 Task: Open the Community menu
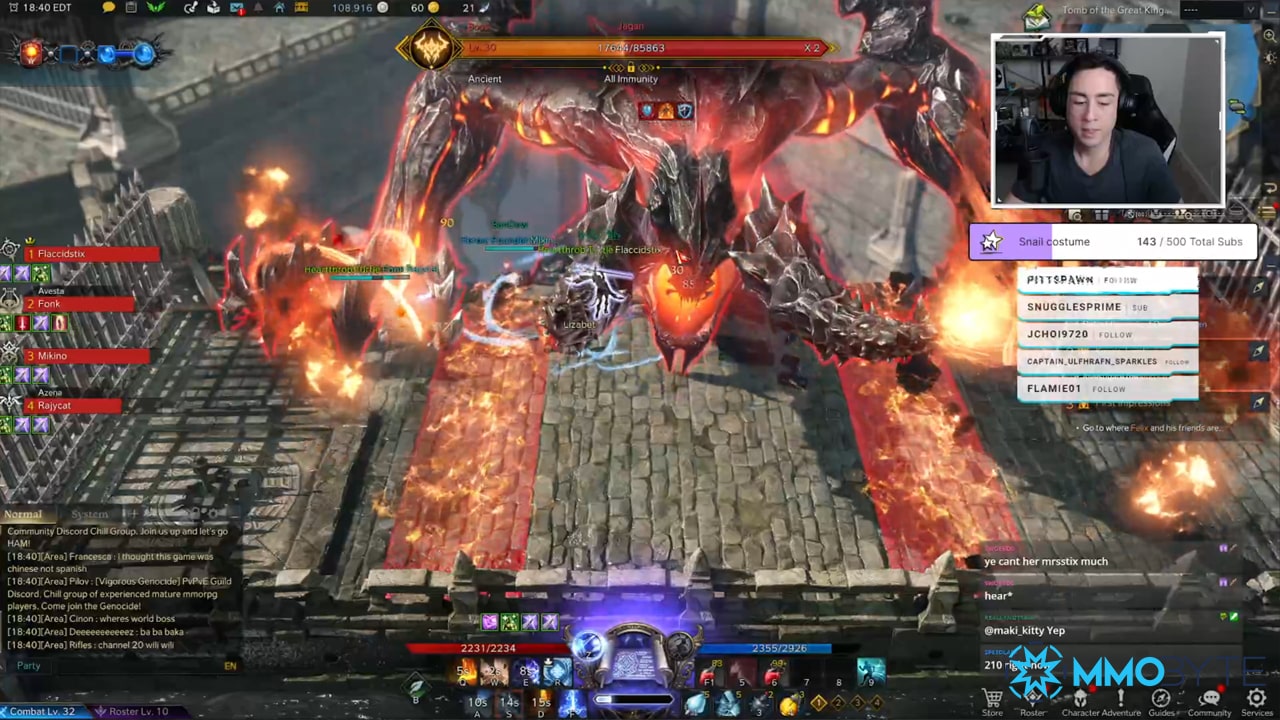pyautogui.click(x=1209, y=699)
